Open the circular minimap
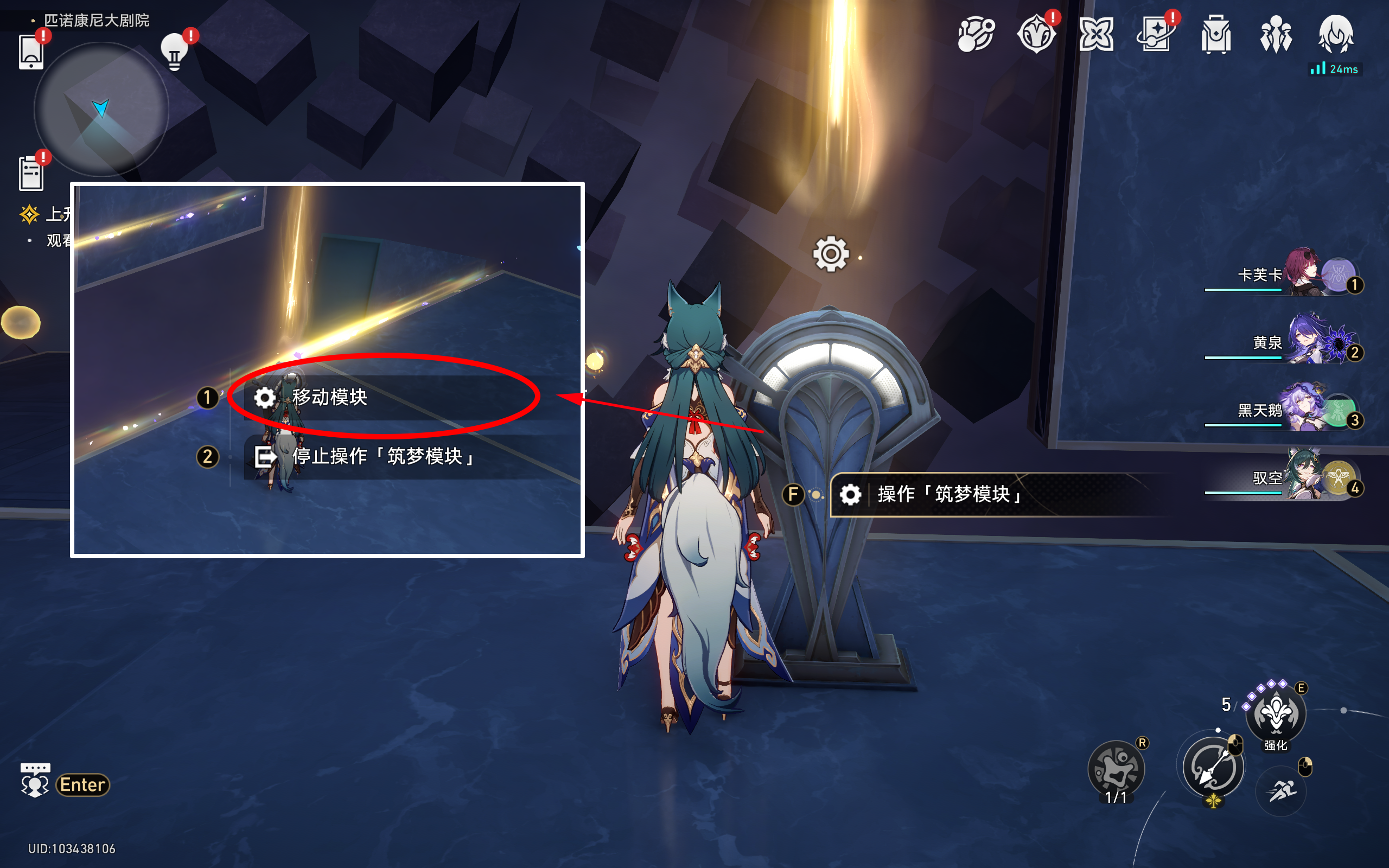 tap(101, 109)
